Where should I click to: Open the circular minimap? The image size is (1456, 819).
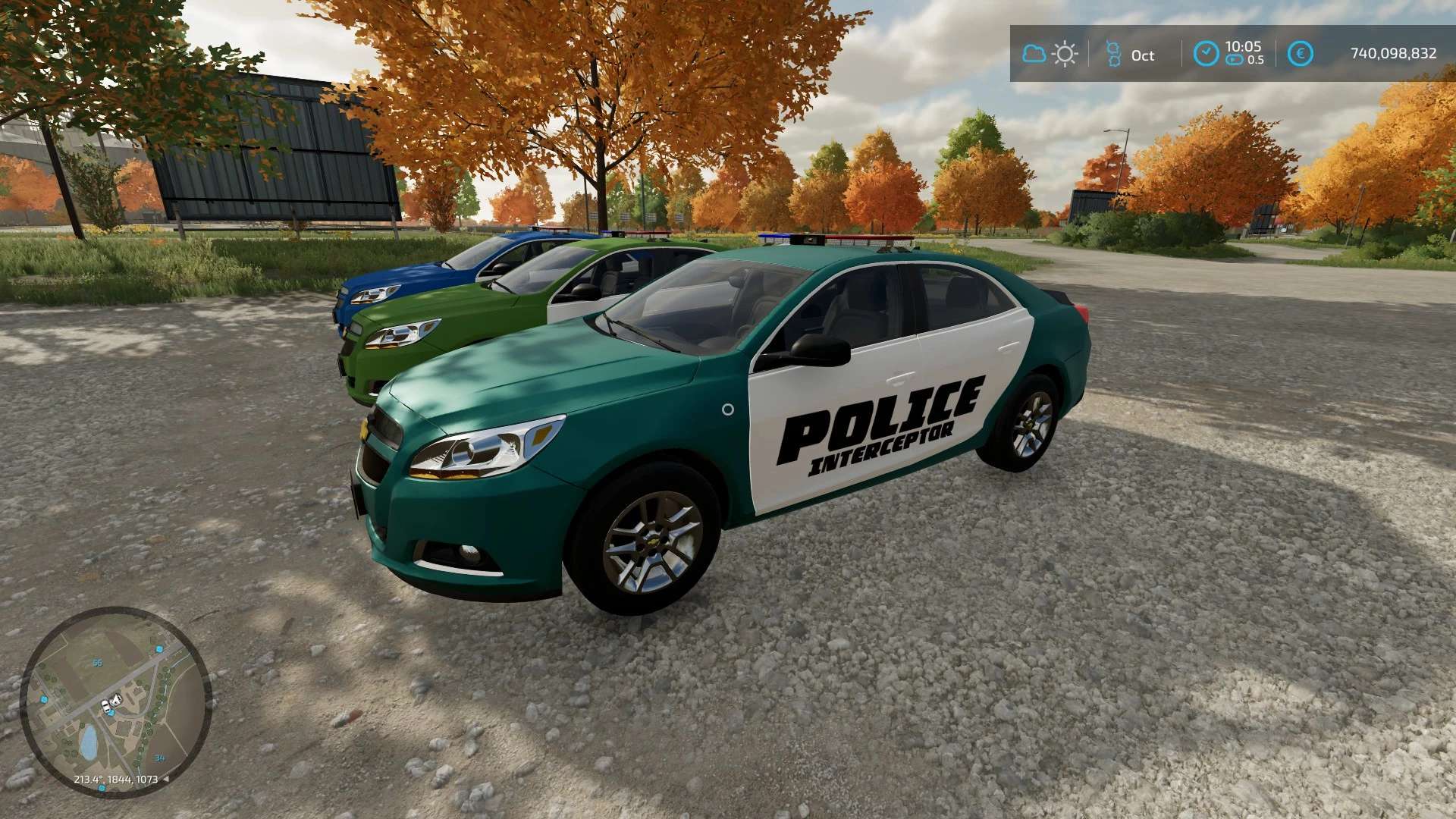coord(115,701)
